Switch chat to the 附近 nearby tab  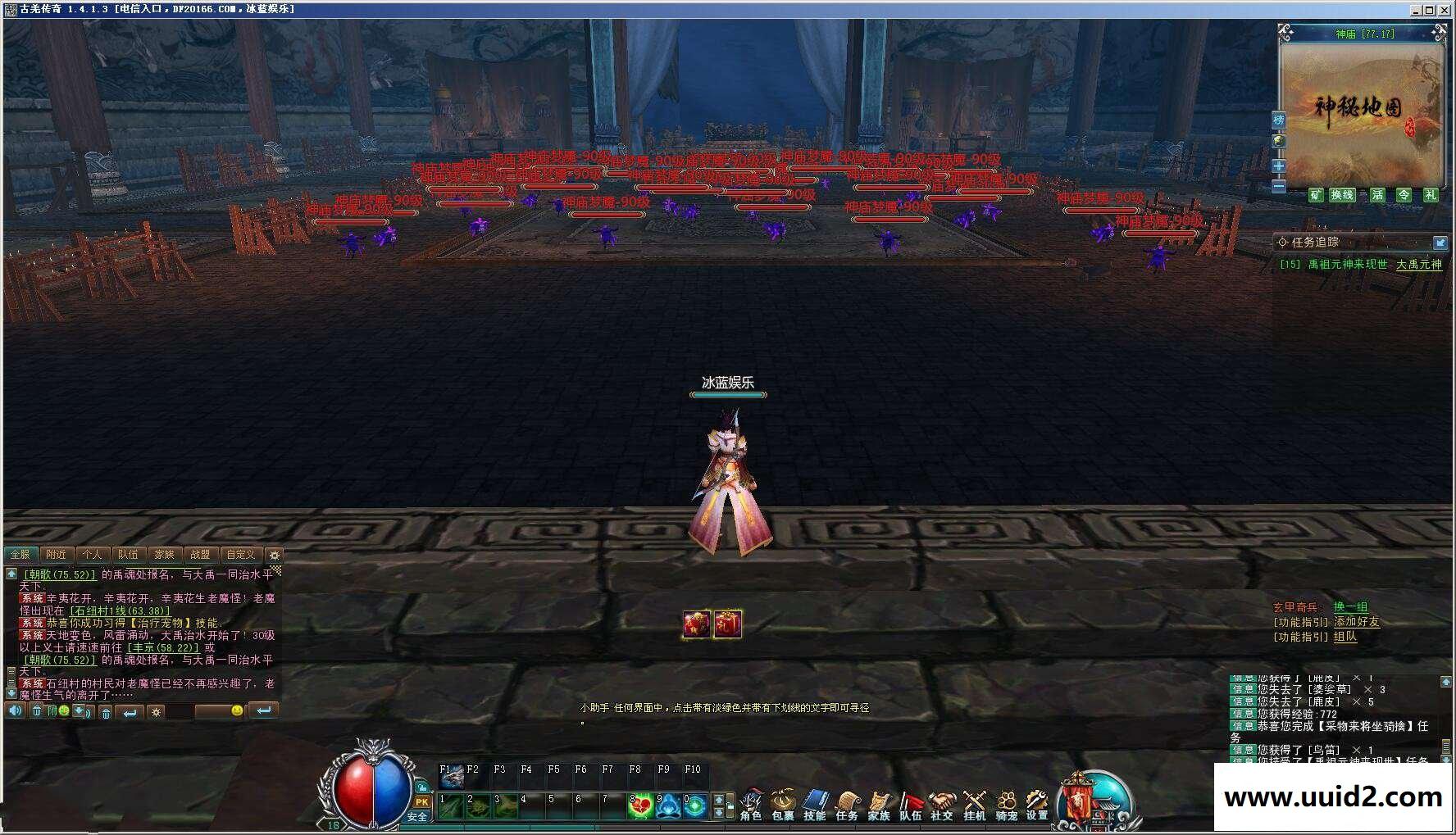point(56,555)
